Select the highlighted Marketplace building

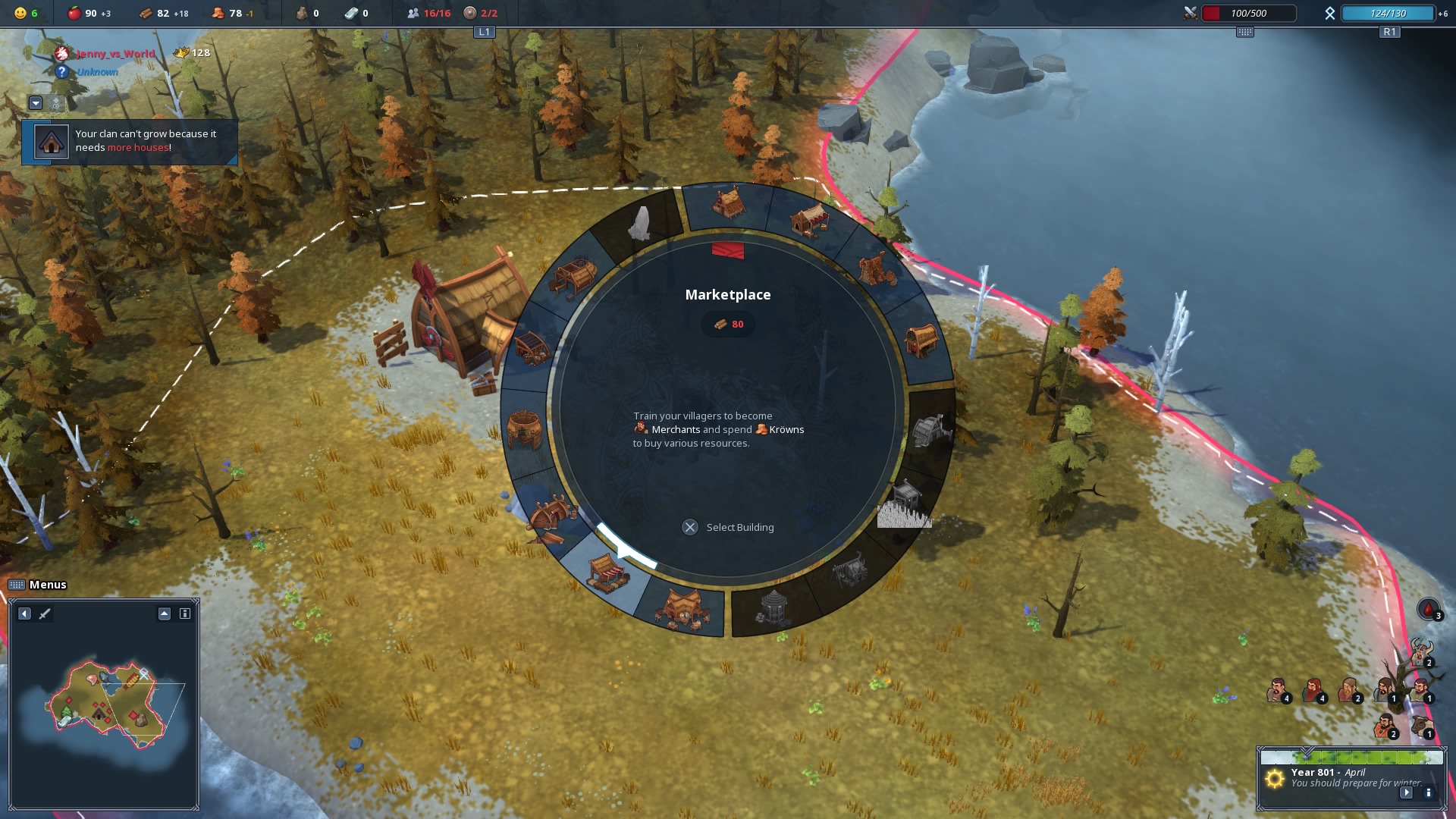pos(607,573)
